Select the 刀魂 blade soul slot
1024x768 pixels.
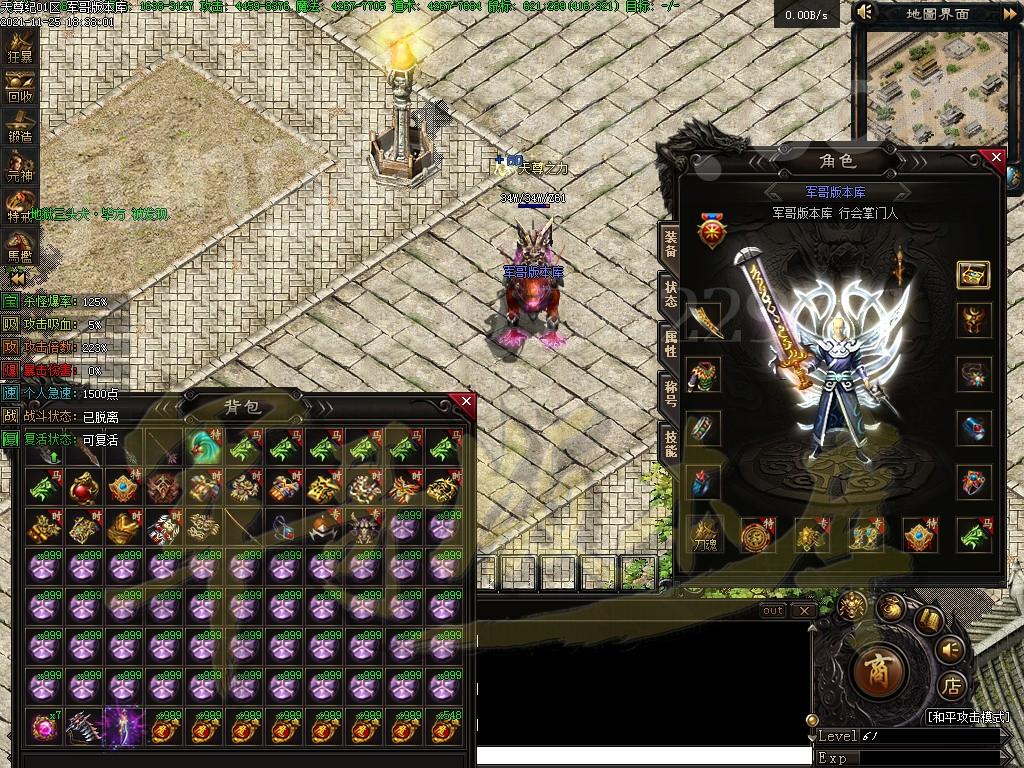pos(705,536)
